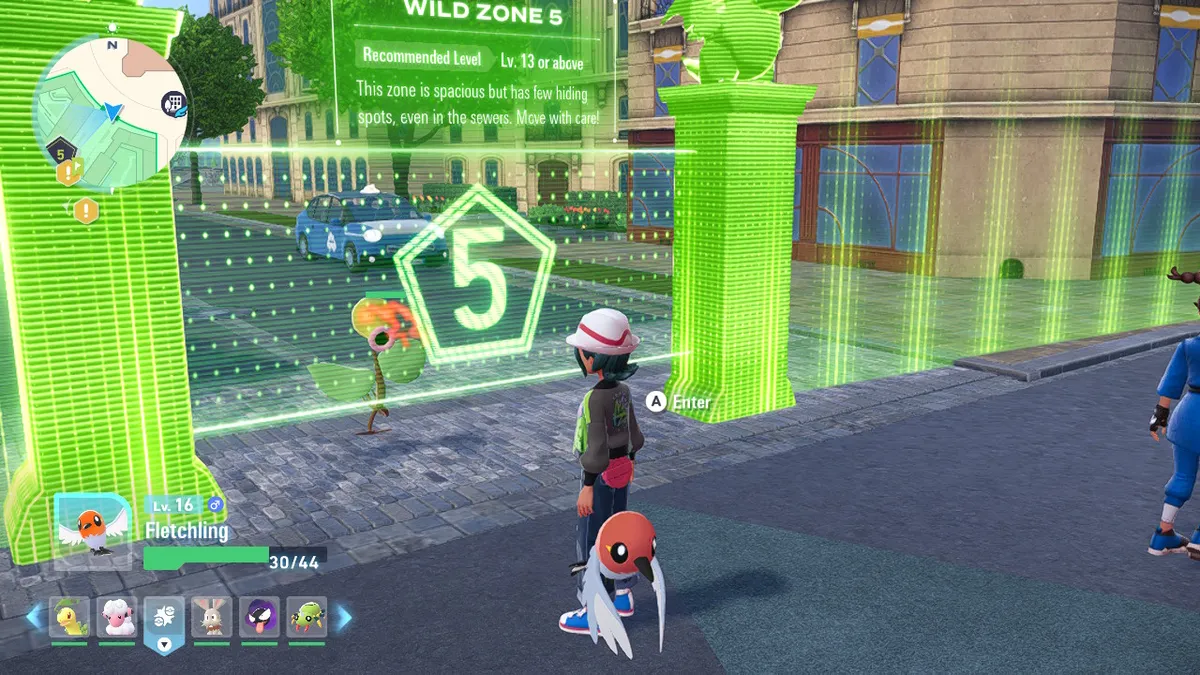Click the building icon on the minimap edge
This screenshot has width=1200, height=675.
coord(173,103)
